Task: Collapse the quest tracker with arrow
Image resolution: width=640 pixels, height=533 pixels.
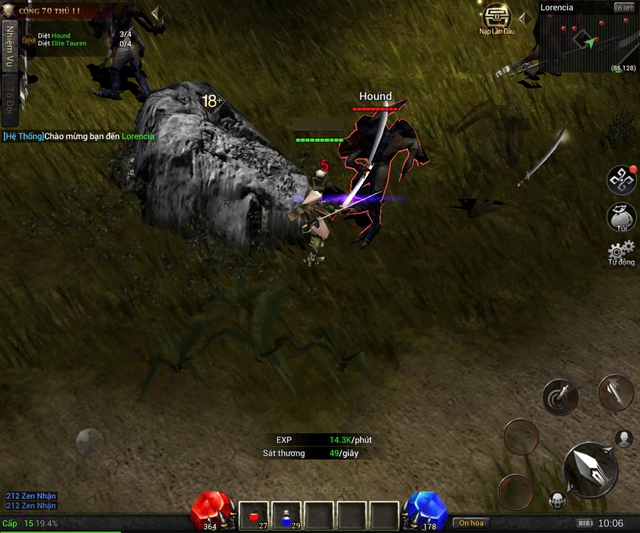Action: pos(155,14)
